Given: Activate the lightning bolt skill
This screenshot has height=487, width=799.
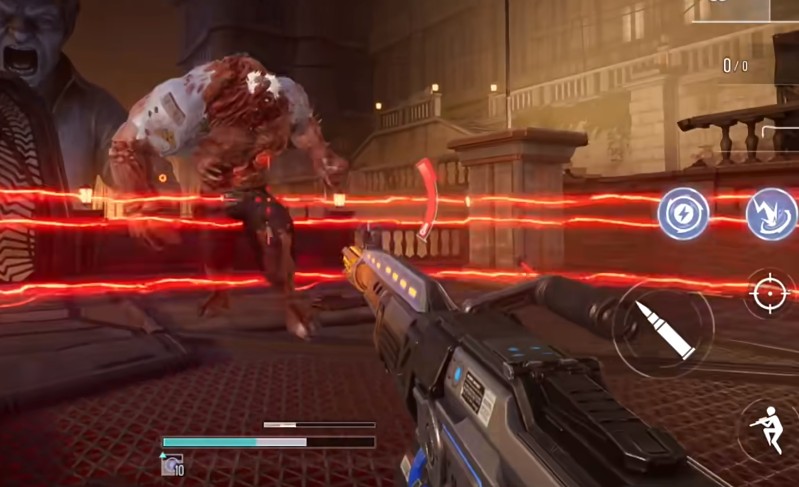Looking at the screenshot, I should tap(683, 214).
